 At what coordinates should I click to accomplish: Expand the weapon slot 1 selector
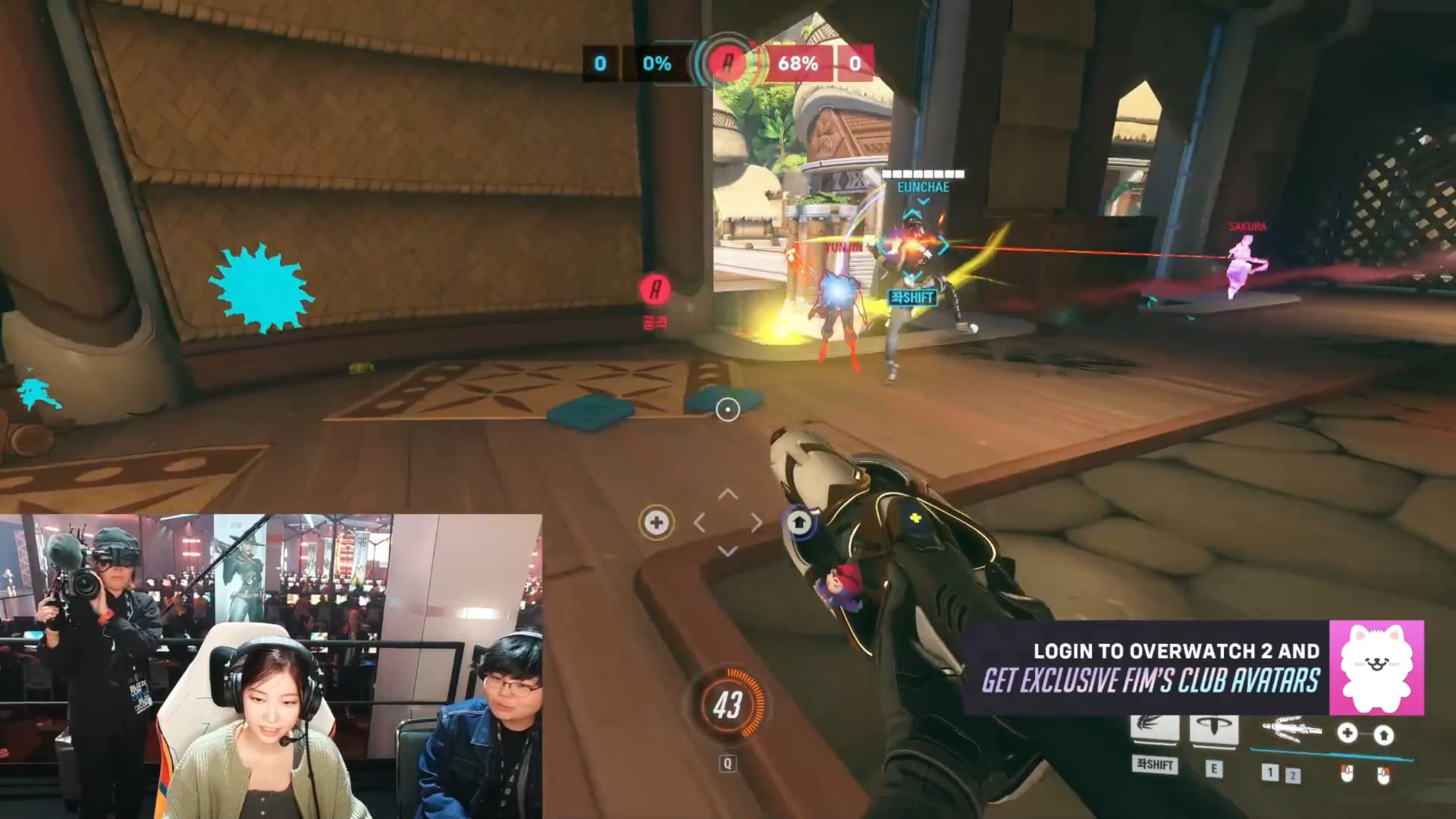pos(1271,772)
